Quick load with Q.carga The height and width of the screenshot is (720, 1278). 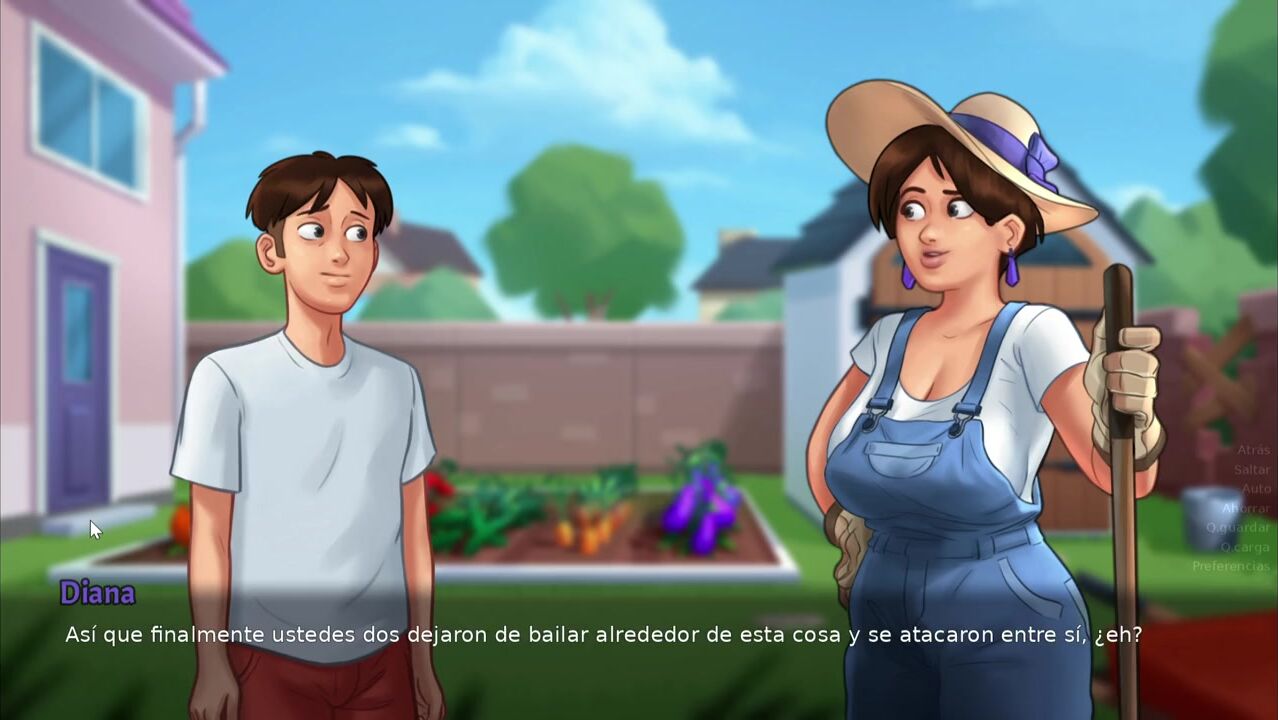pyautogui.click(x=1244, y=547)
